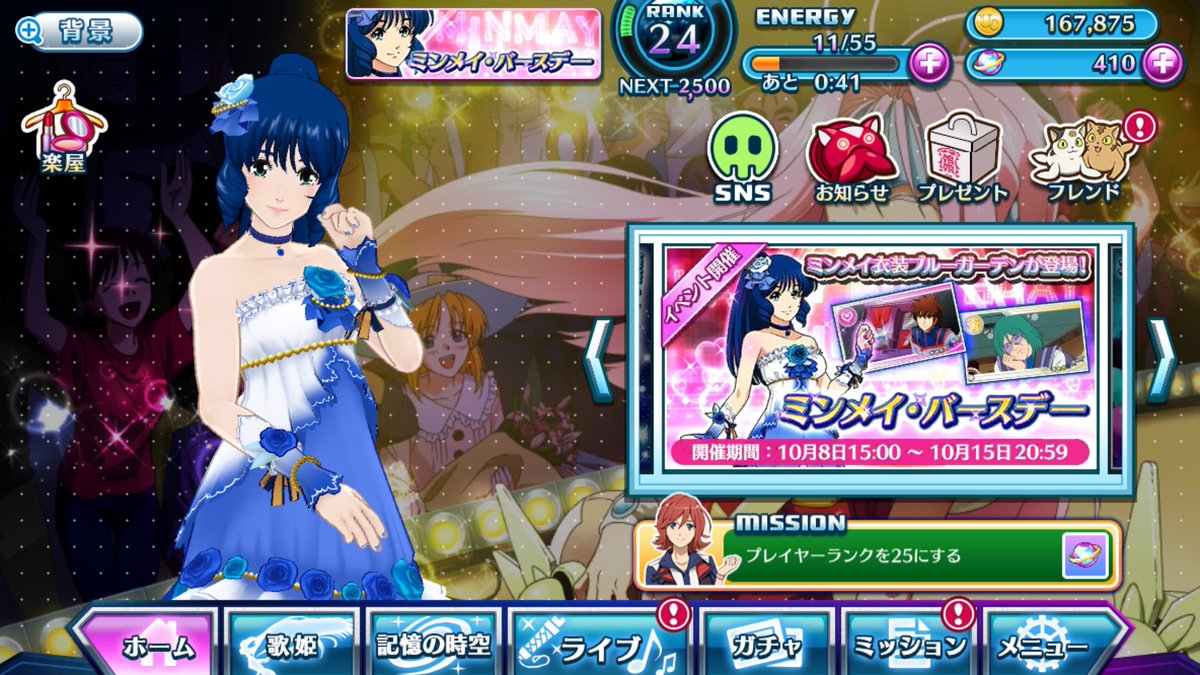Buy more song crystals with plus button
Viewport: 1200px width, 675px height.
click(1160, 63)
